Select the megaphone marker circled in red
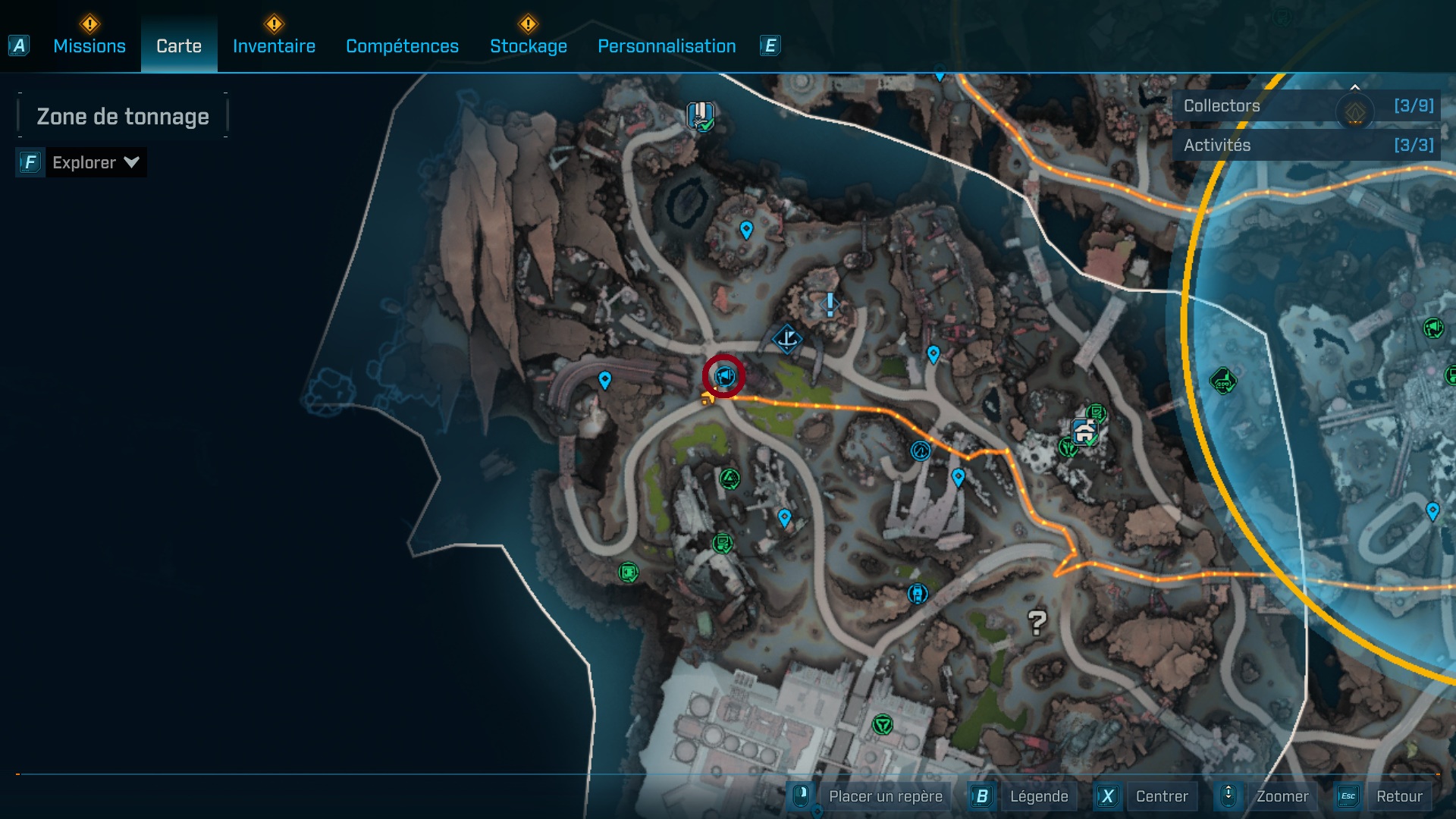This screenshot has width=1456, height=819. tap(724, 375)
